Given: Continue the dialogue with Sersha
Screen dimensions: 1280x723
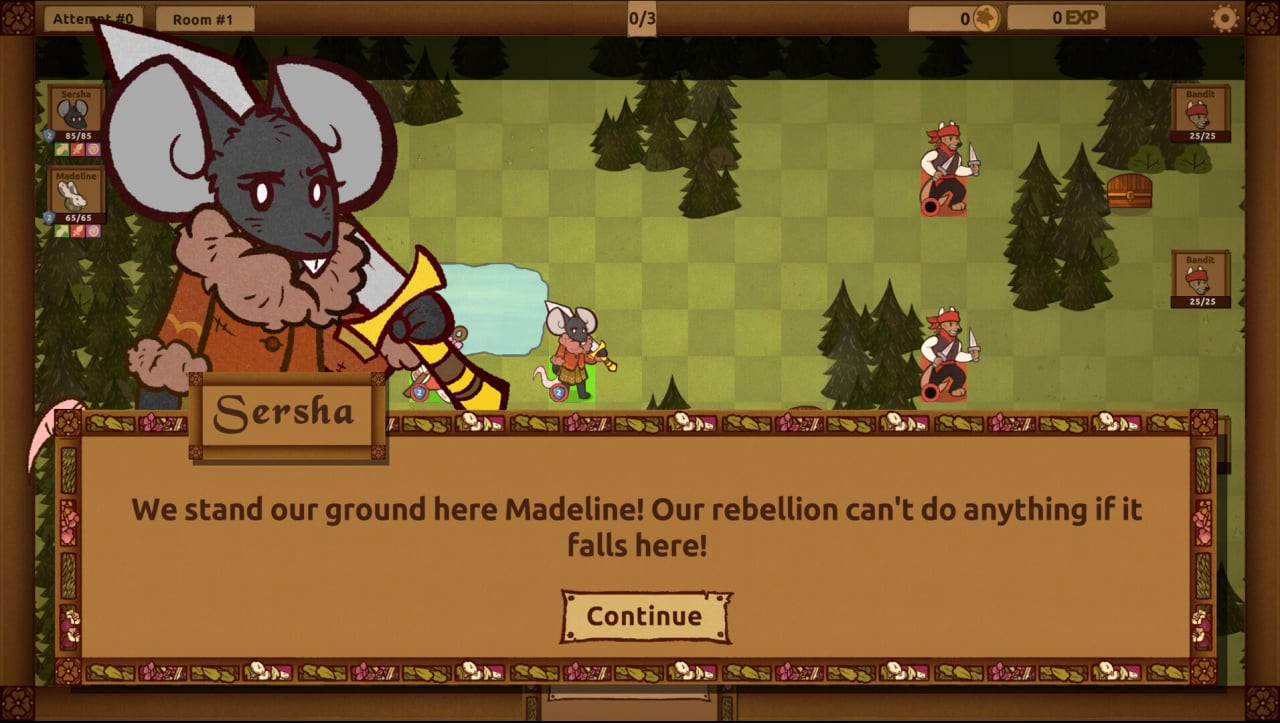Looking at the screenshot, I should 645,616.
